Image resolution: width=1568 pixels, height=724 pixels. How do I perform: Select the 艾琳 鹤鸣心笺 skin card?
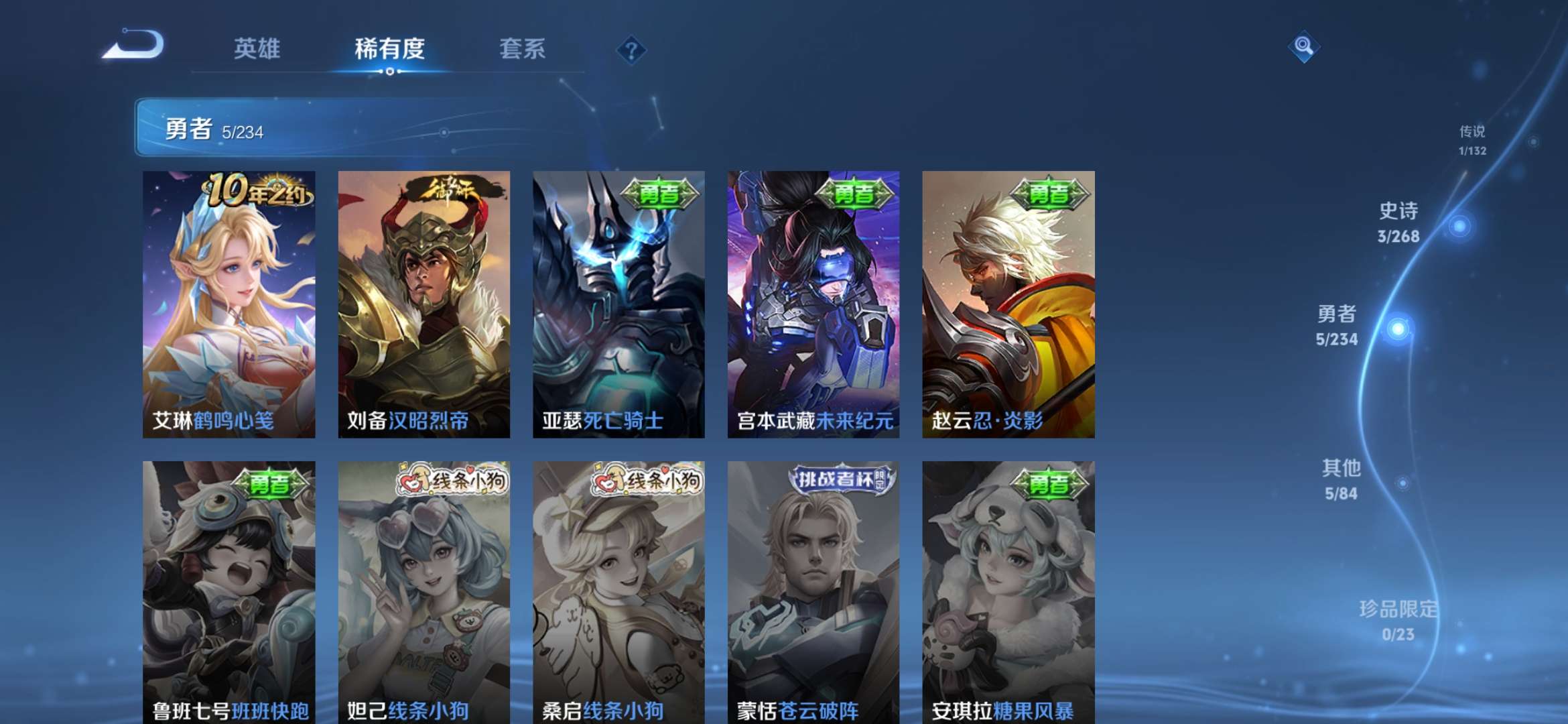pyautogui.click(x=228, y=304)
